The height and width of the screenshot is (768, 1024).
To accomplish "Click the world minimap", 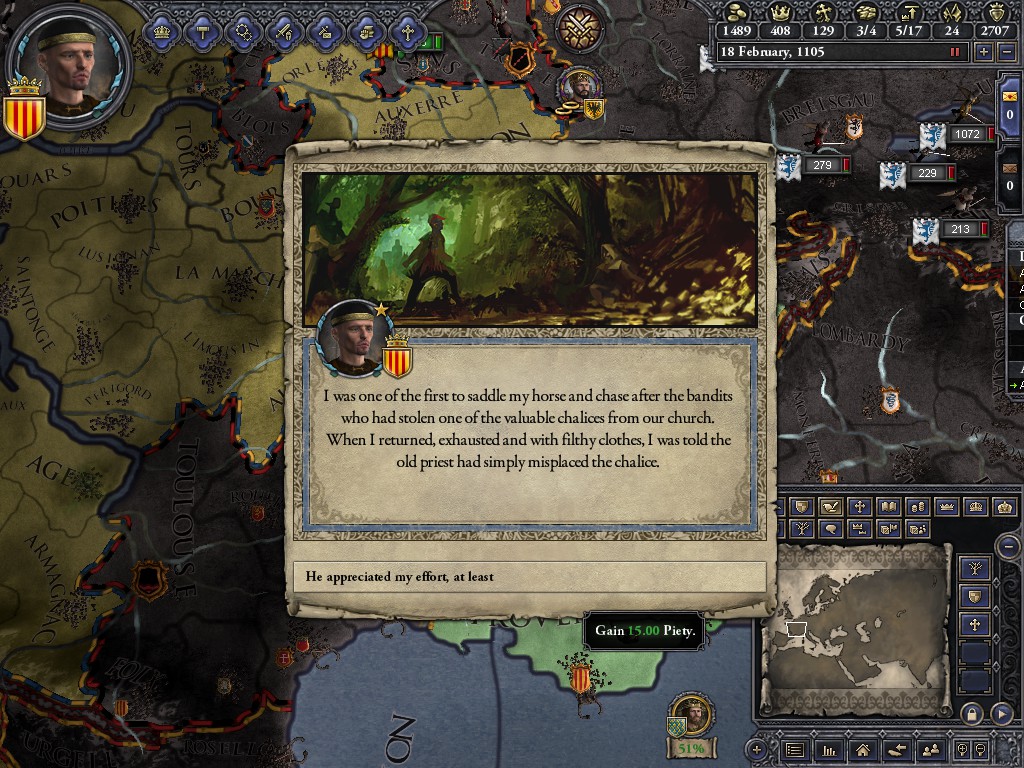I will pyautogui.click(x=856, y=628).
